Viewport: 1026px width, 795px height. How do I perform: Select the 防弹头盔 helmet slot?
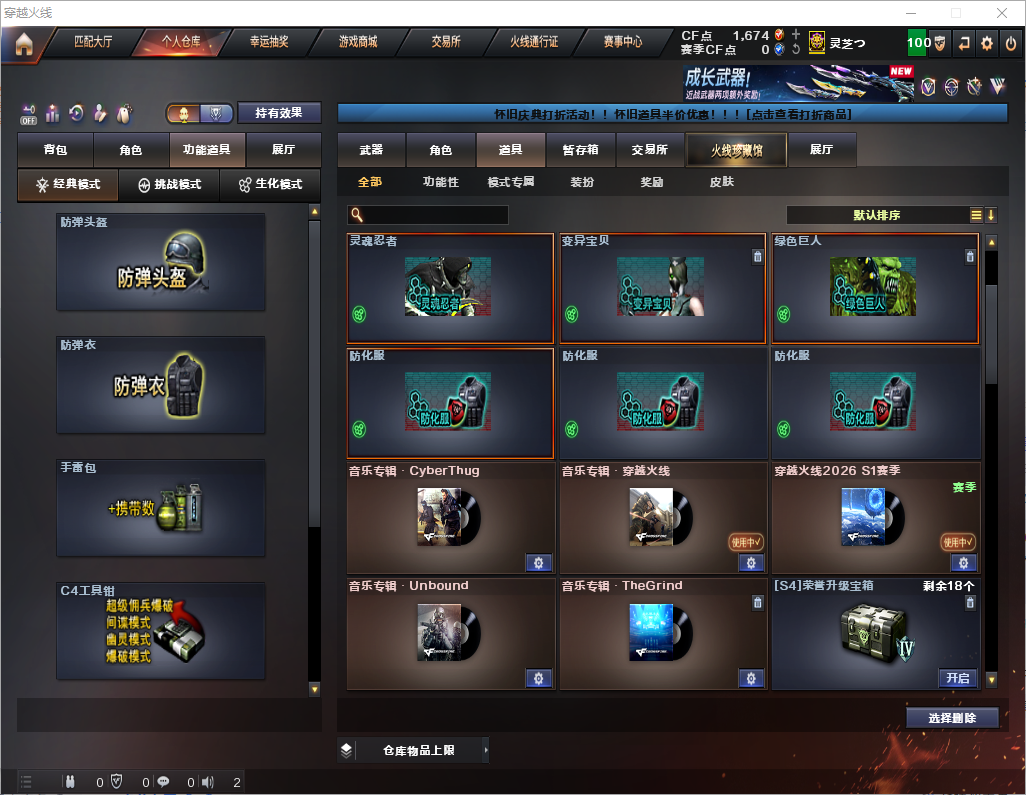pos(161,262)
